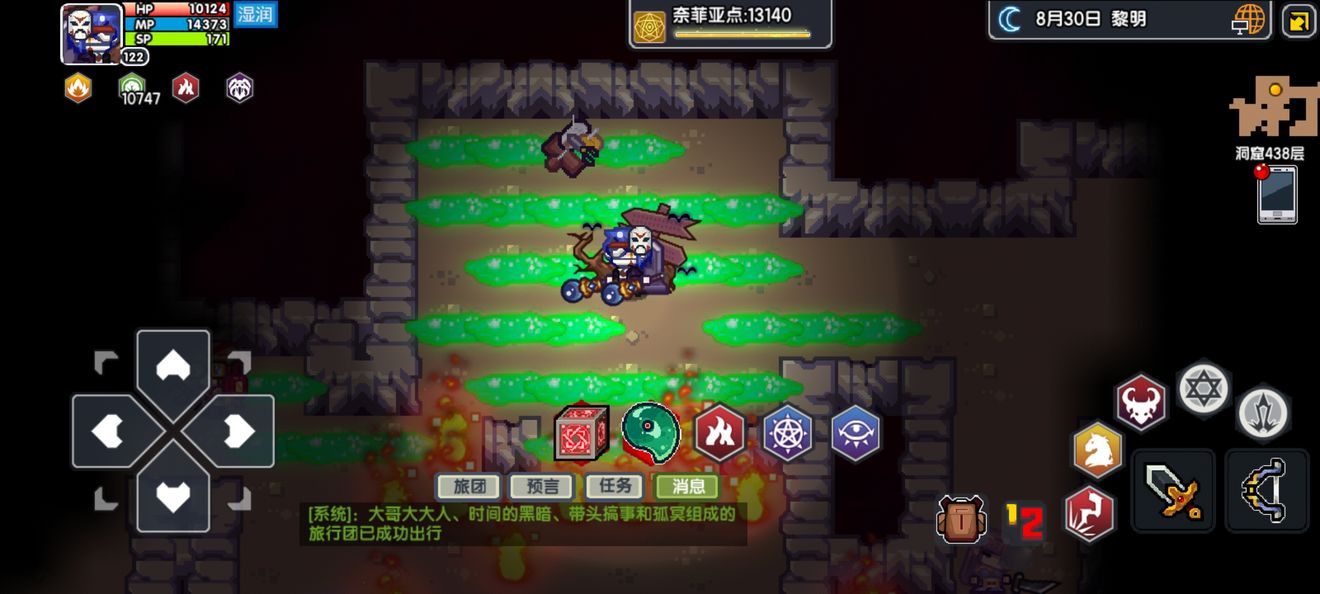Activate the red flame skill hexagon

coord(719,433)
